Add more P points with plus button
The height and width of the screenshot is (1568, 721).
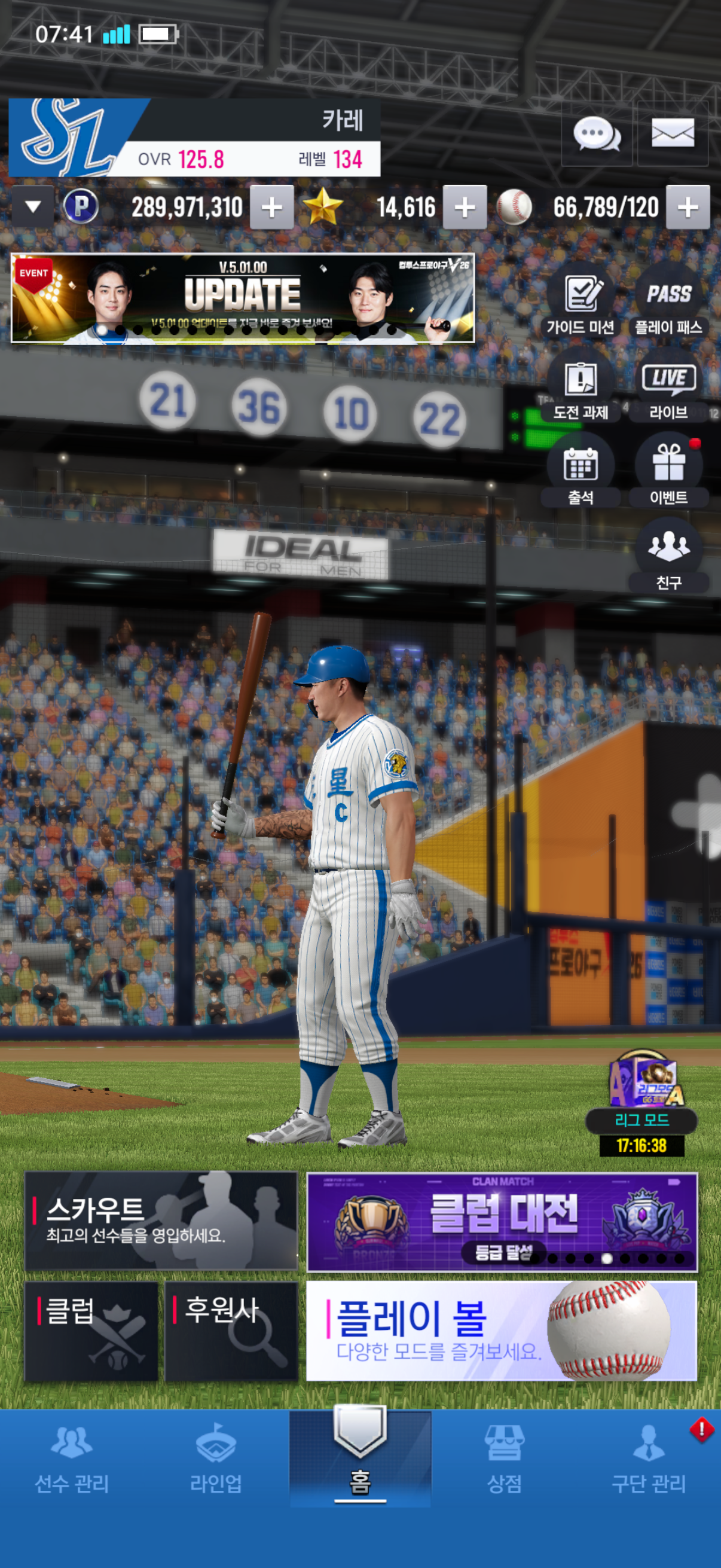[x=271, y=208]
